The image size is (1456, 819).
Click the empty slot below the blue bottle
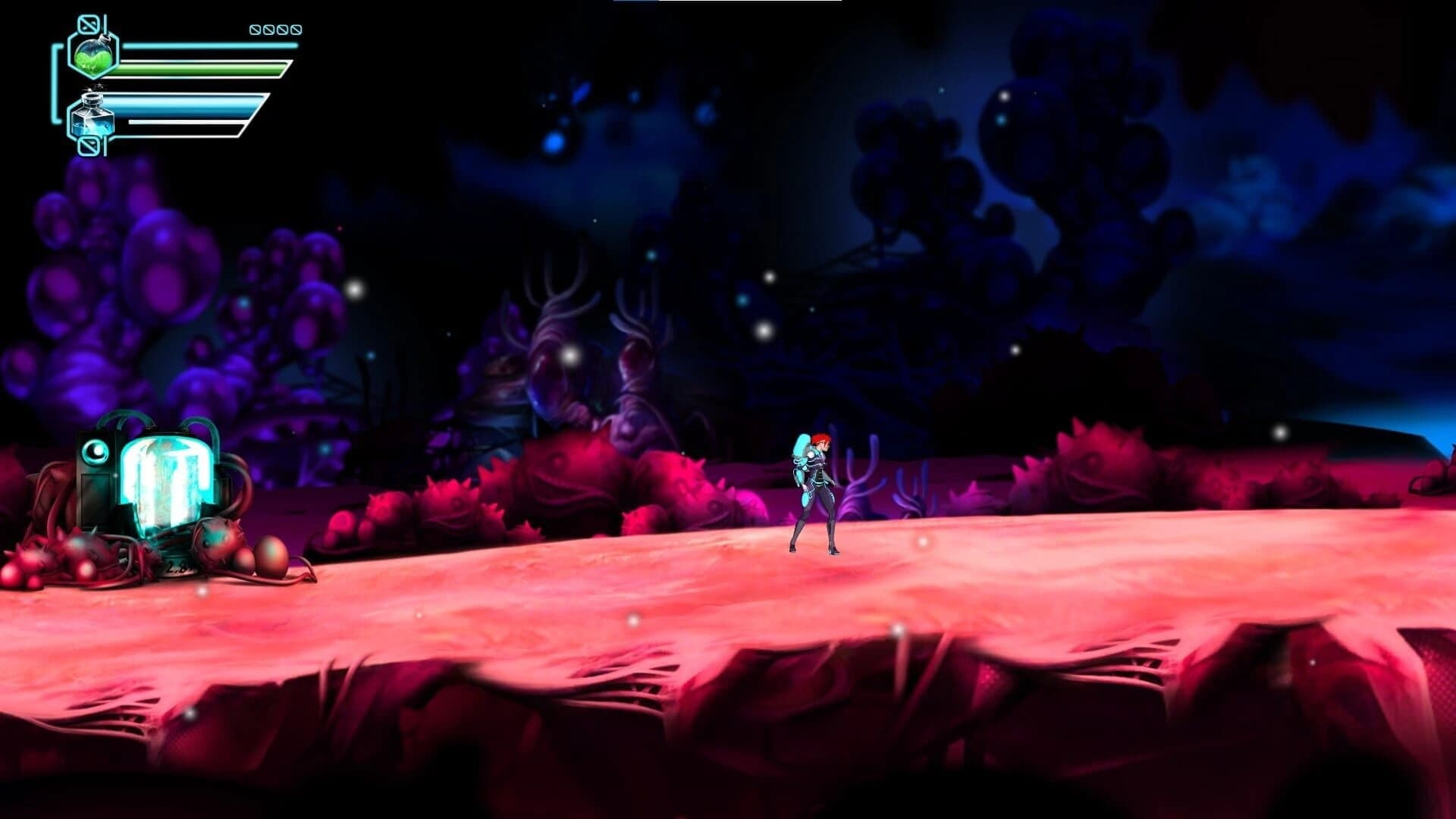(89, 146)
